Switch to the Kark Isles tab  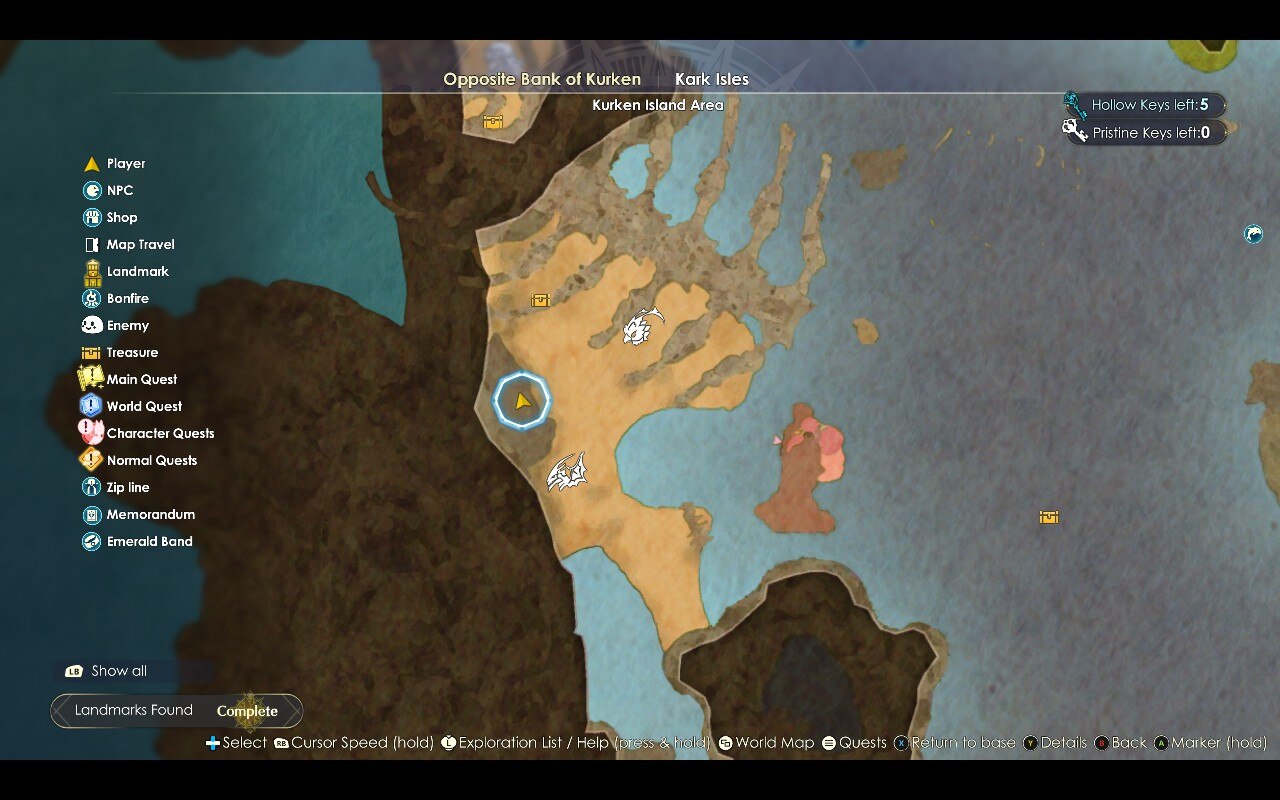(711, 79)
